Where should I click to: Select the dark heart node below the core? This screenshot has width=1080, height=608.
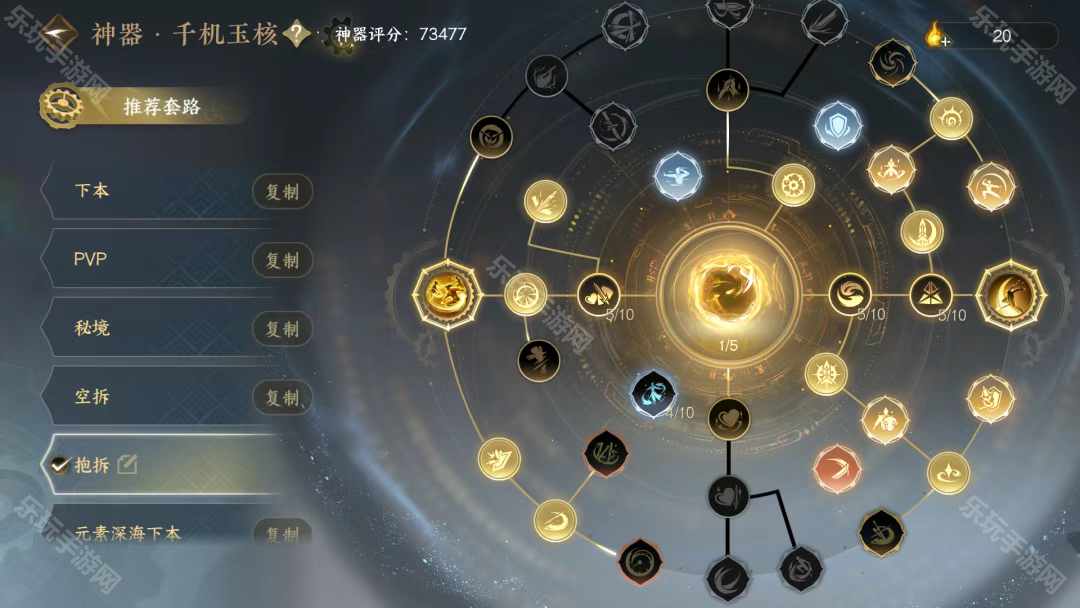[728, 418]
